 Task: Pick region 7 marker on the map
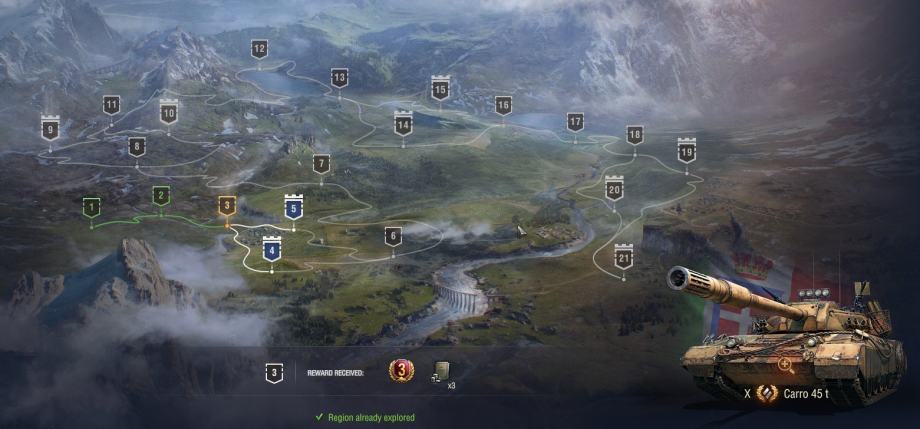pos(321,164)
